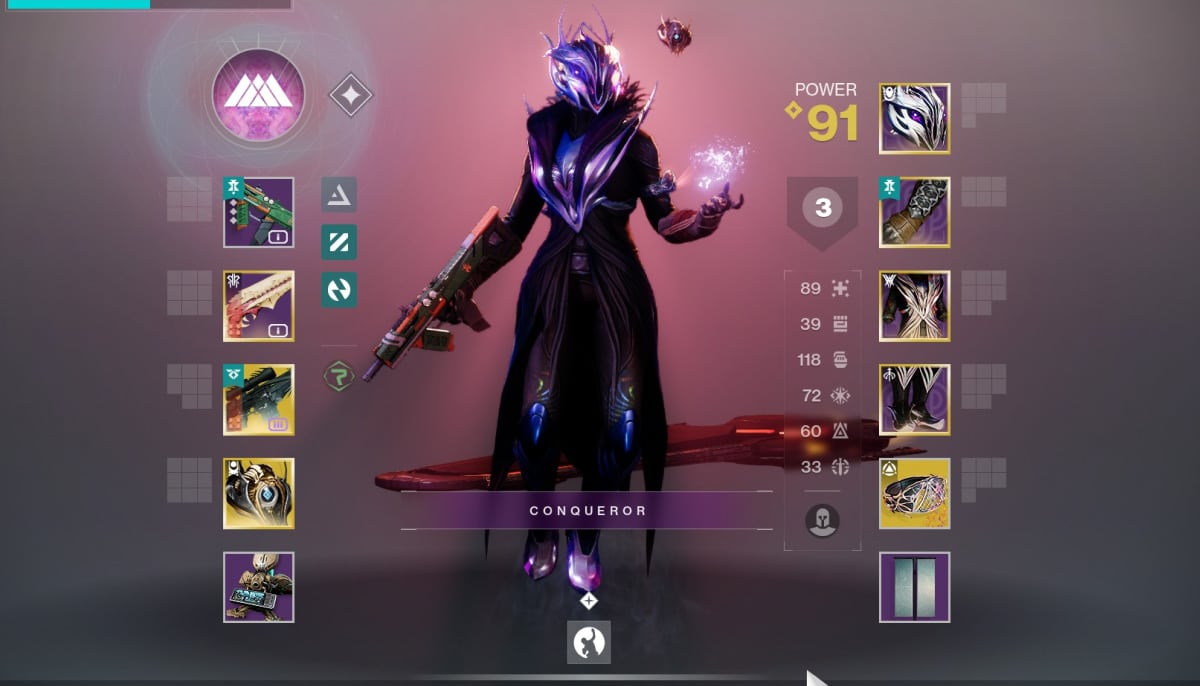Choose the exotic heavy weapon slot
Viewport: 1200px width, 686px height.
click(x=258, y=400)
